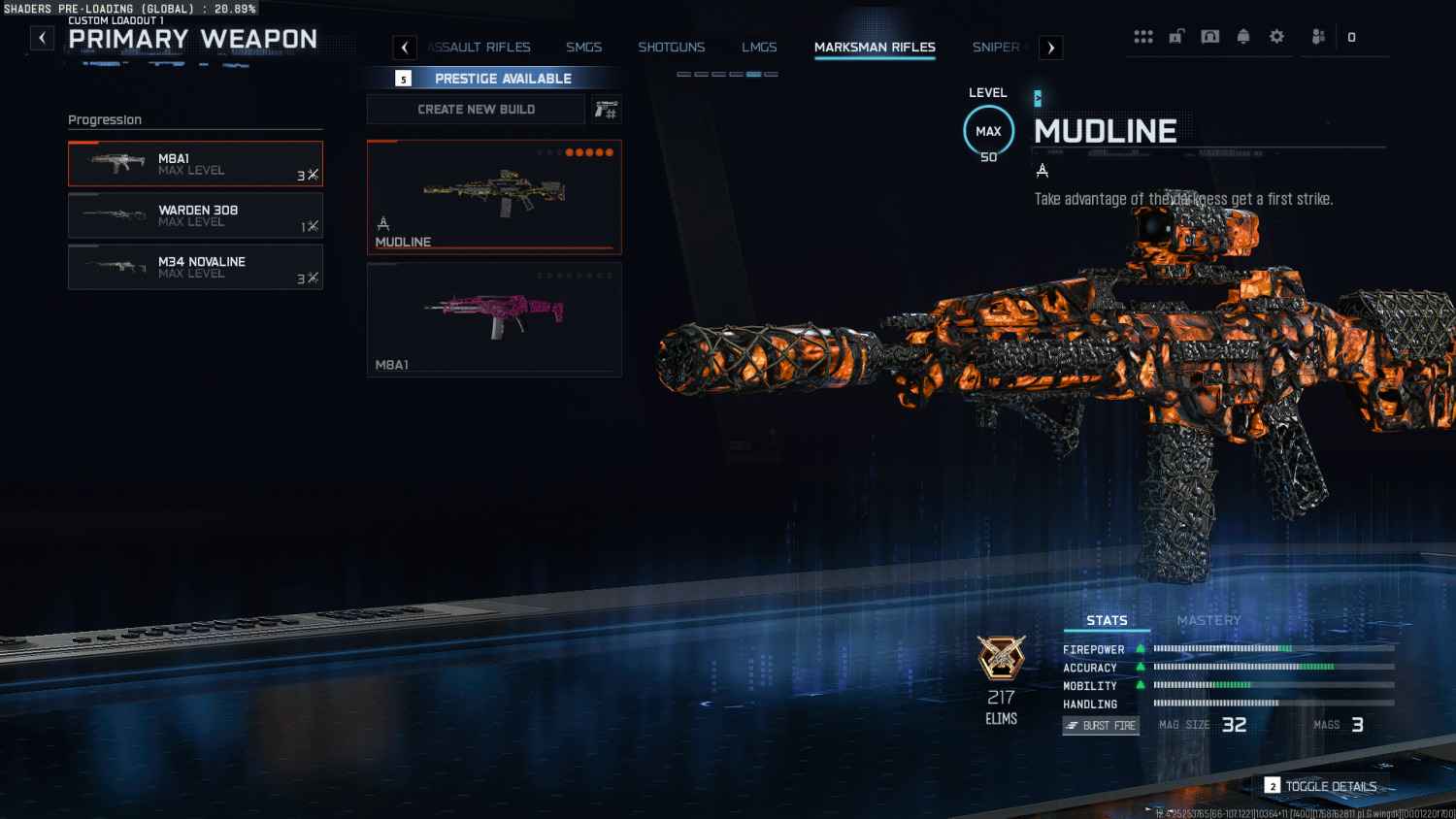Show the Shotguns category
The image size is (1456, 819).
click(x=671, y=47)
